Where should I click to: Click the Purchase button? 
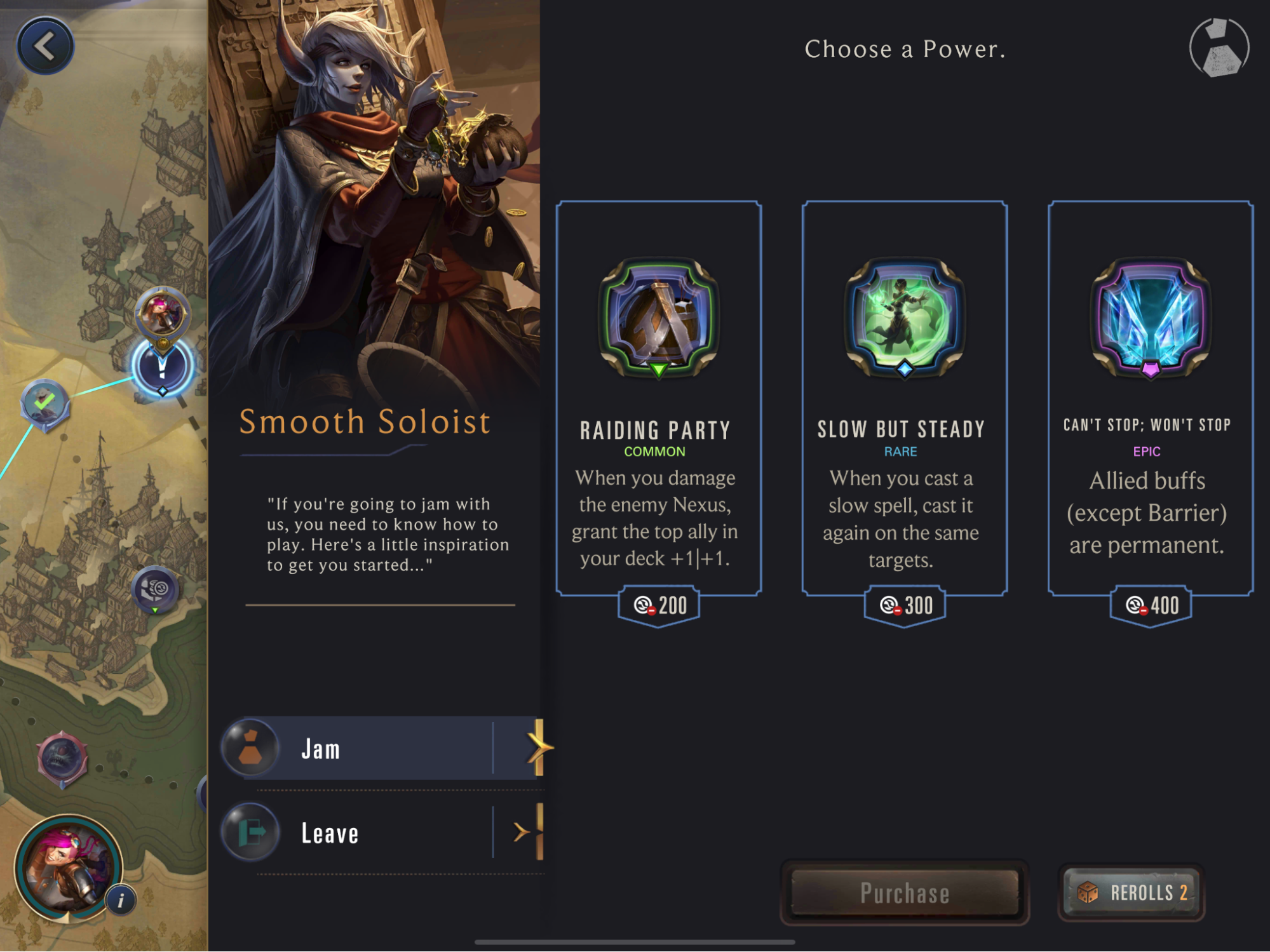click(904, 892)
